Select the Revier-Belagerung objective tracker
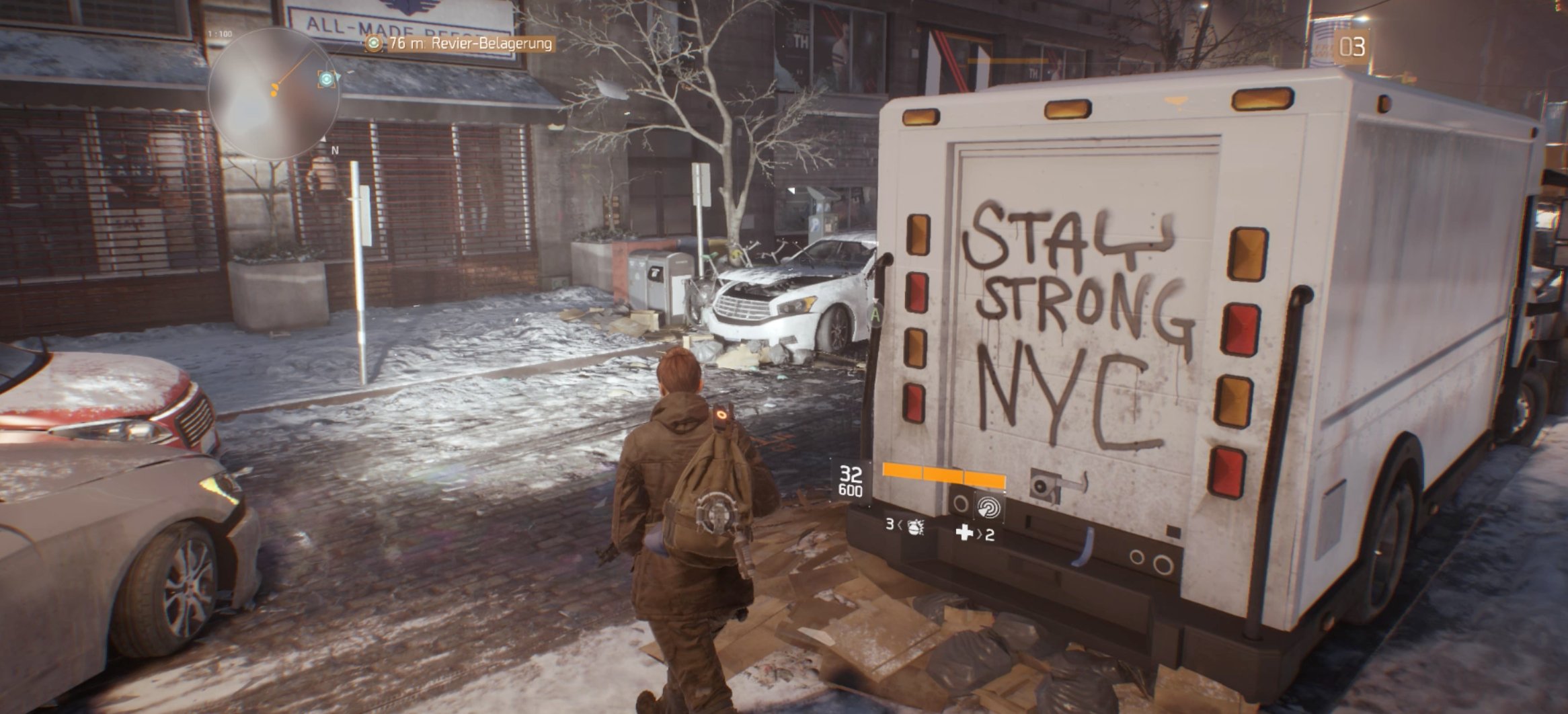Viewport: 1568px width, 714px height. coord(460,44)
